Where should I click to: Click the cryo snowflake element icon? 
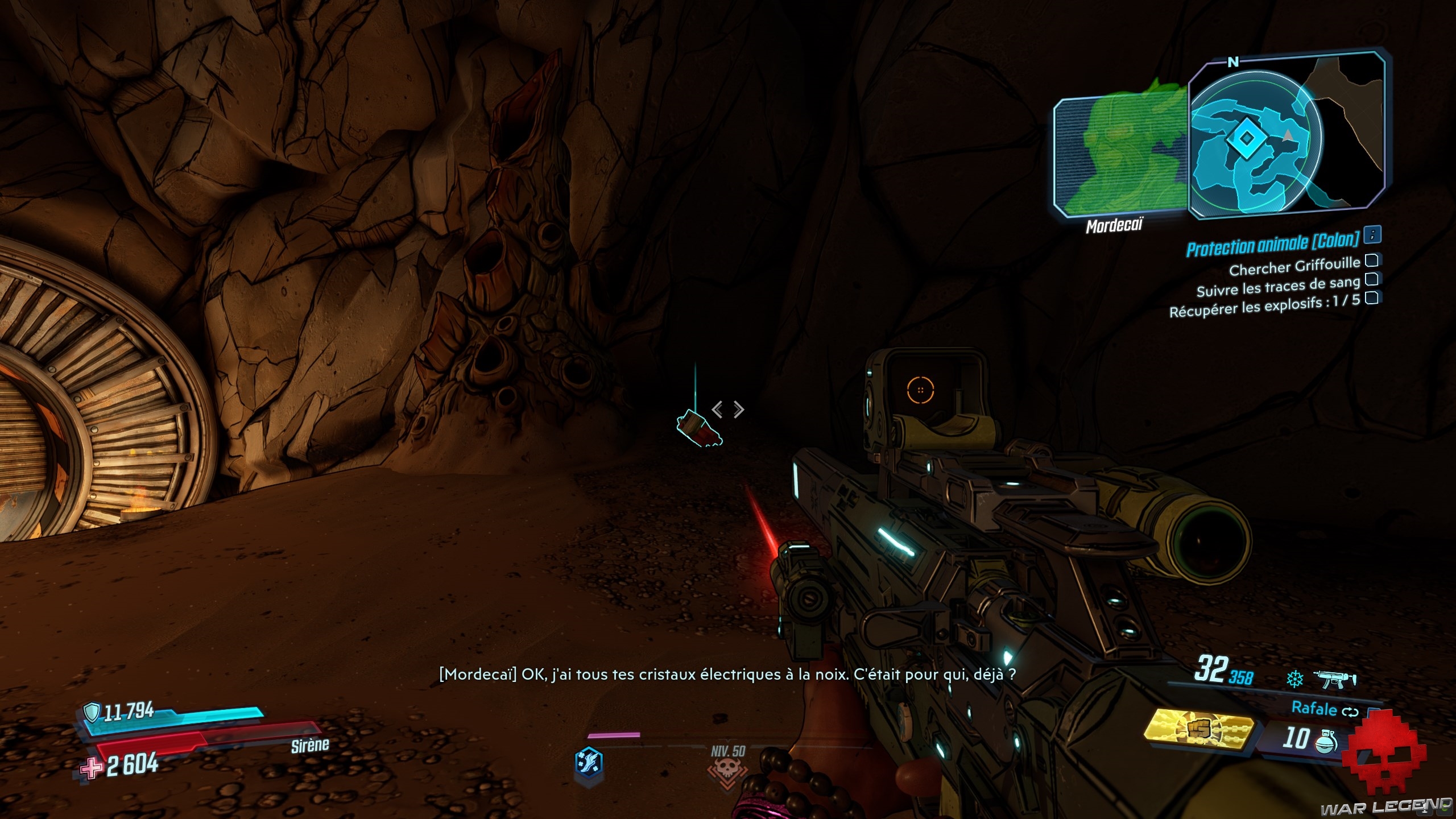[1295, 679]
